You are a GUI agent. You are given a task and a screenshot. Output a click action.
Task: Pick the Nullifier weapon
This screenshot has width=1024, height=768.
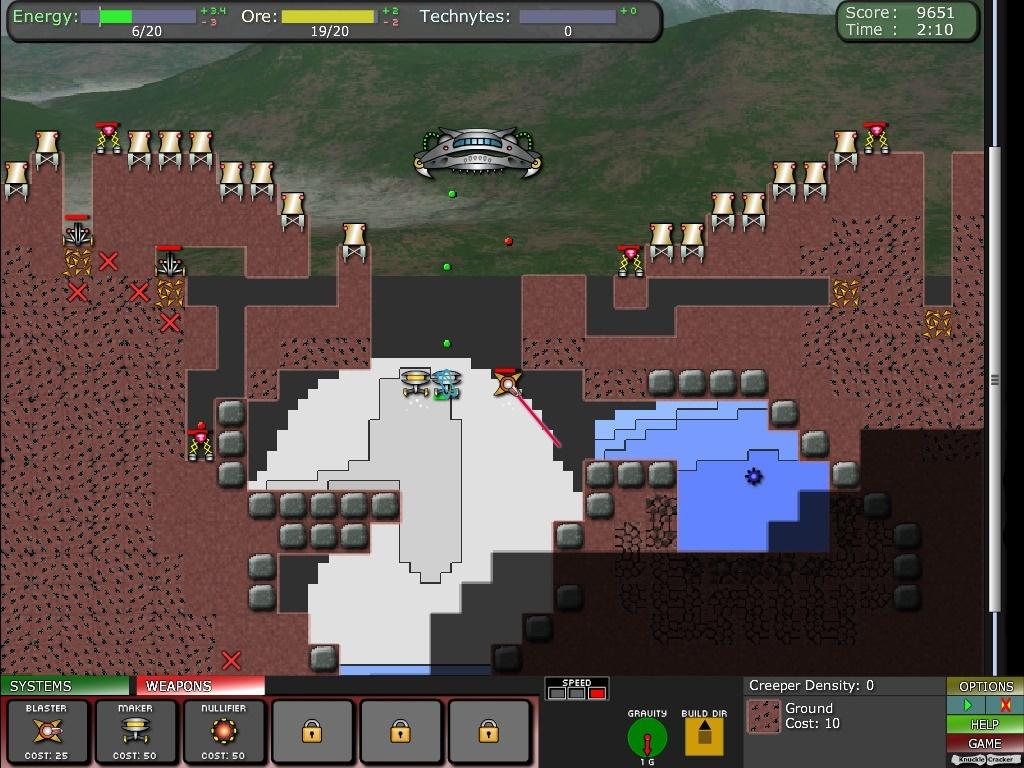(x=223, y=733)
